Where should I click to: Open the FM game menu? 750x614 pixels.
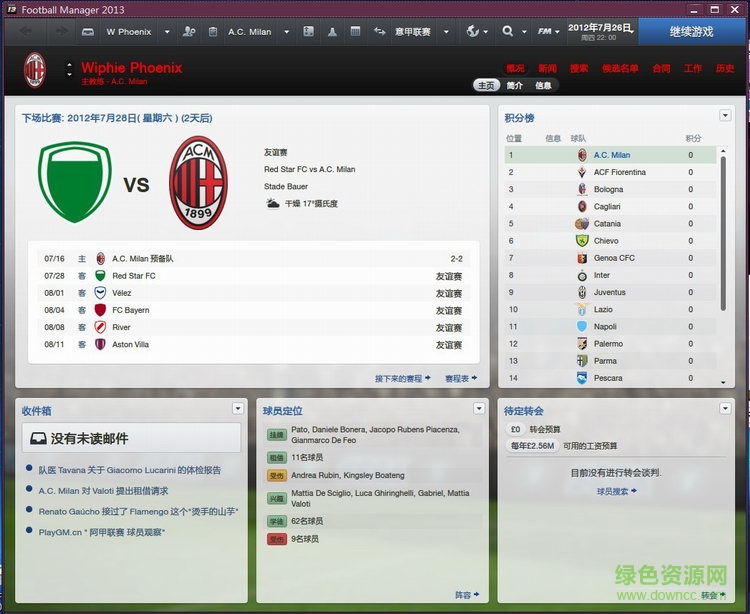(548, 32)
